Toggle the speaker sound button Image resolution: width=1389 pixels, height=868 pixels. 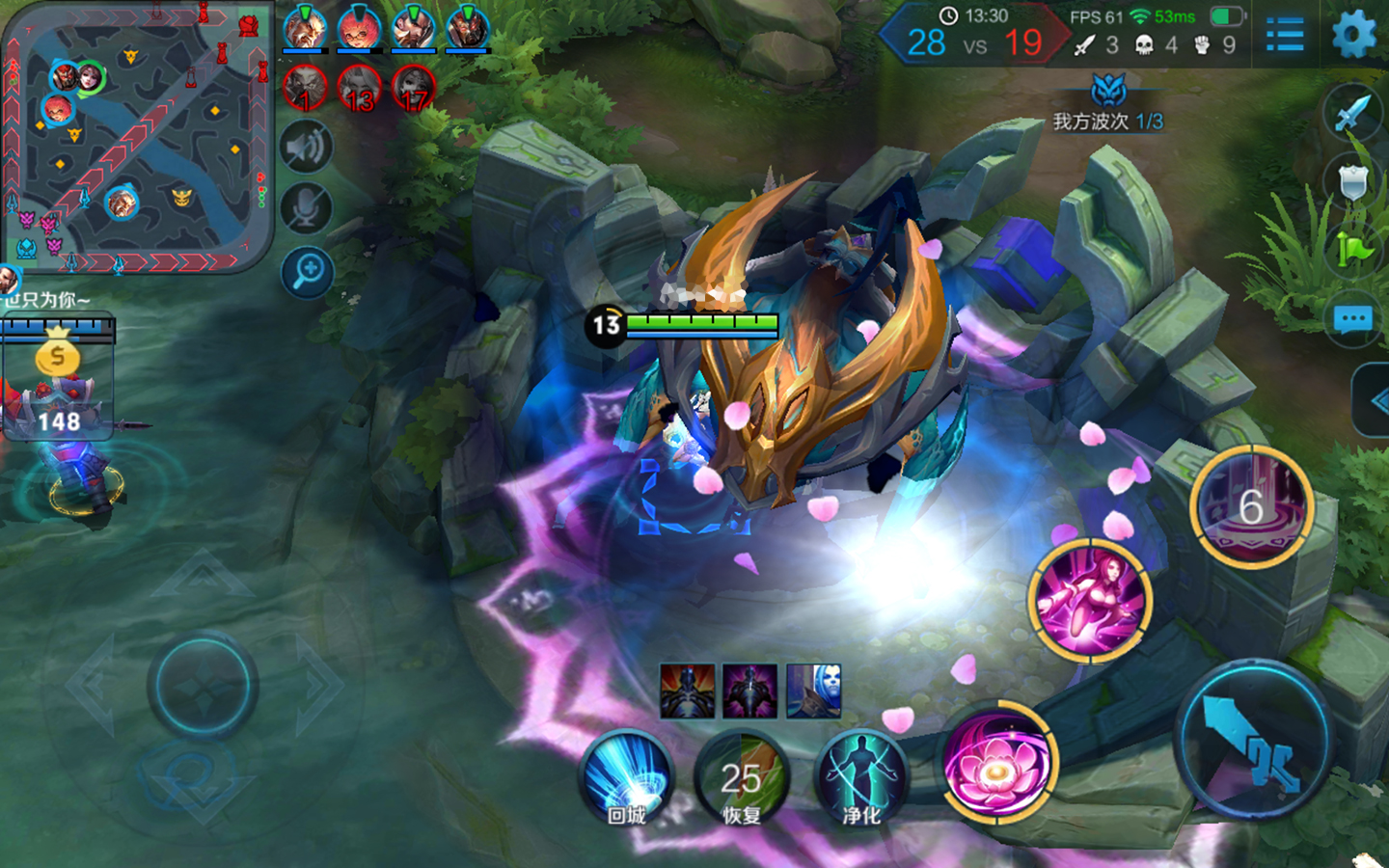pos(307,148)
